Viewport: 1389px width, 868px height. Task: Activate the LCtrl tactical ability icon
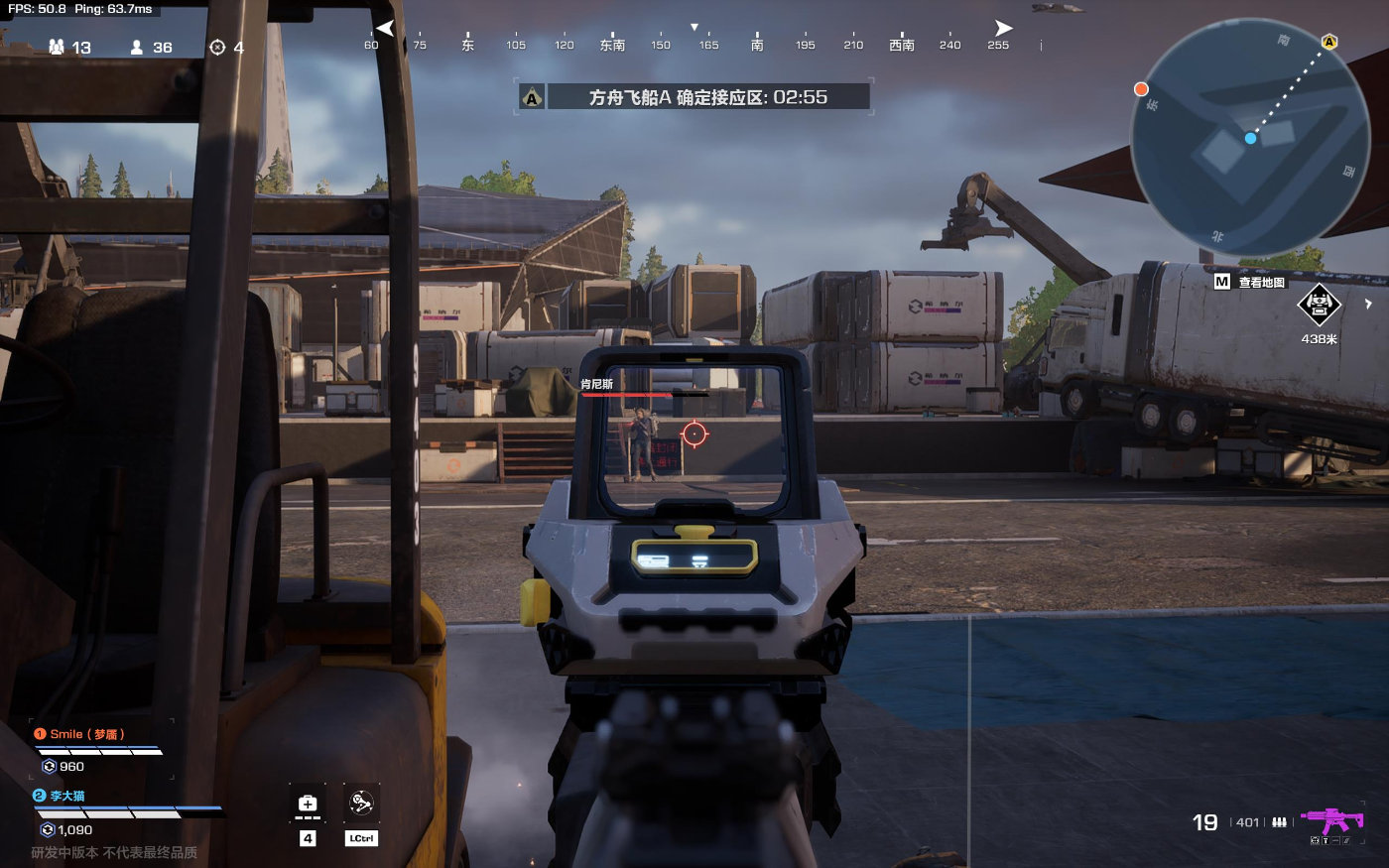361,804
